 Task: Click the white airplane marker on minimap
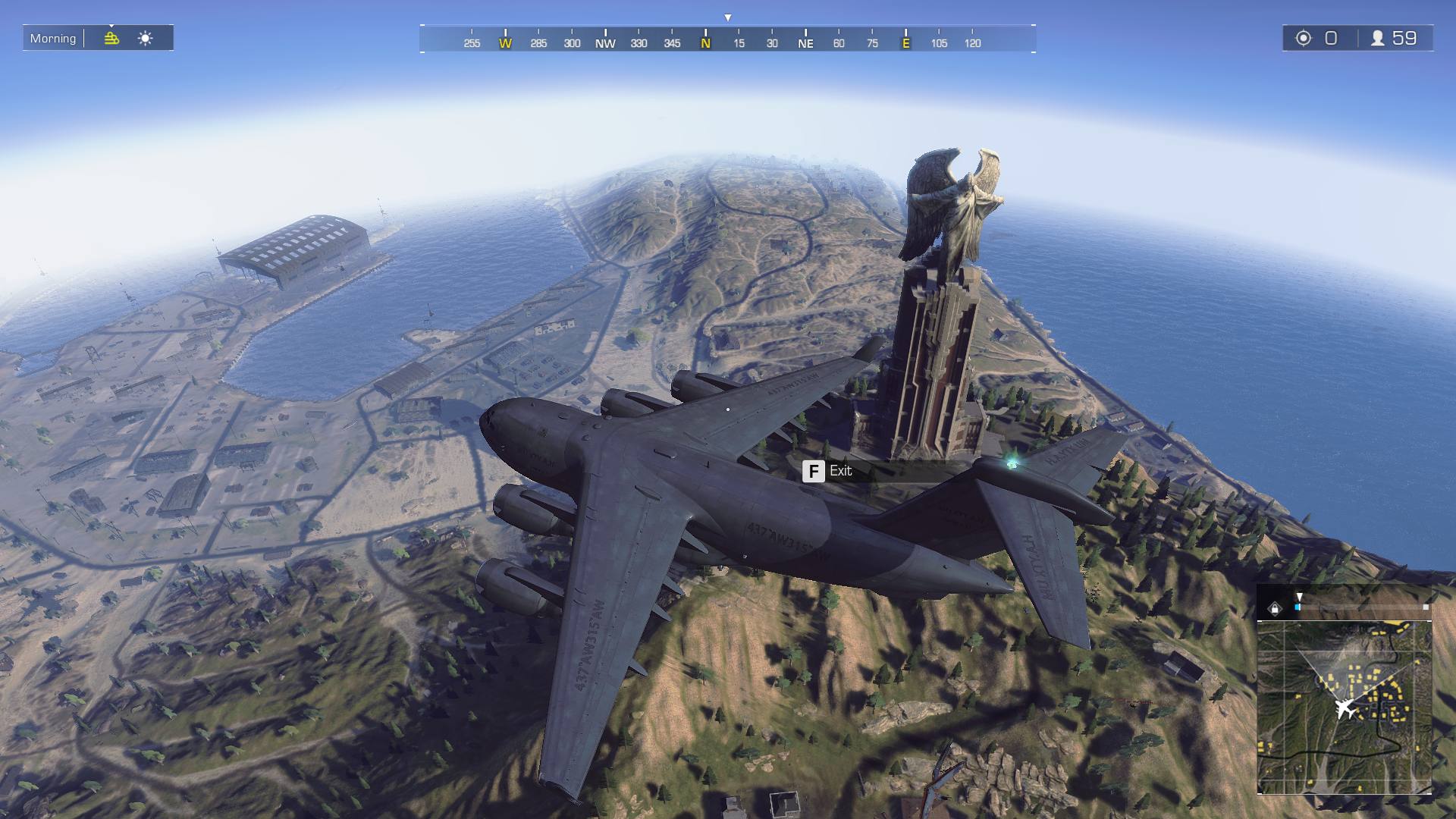pyautogui.click(x=1345, y=709)
